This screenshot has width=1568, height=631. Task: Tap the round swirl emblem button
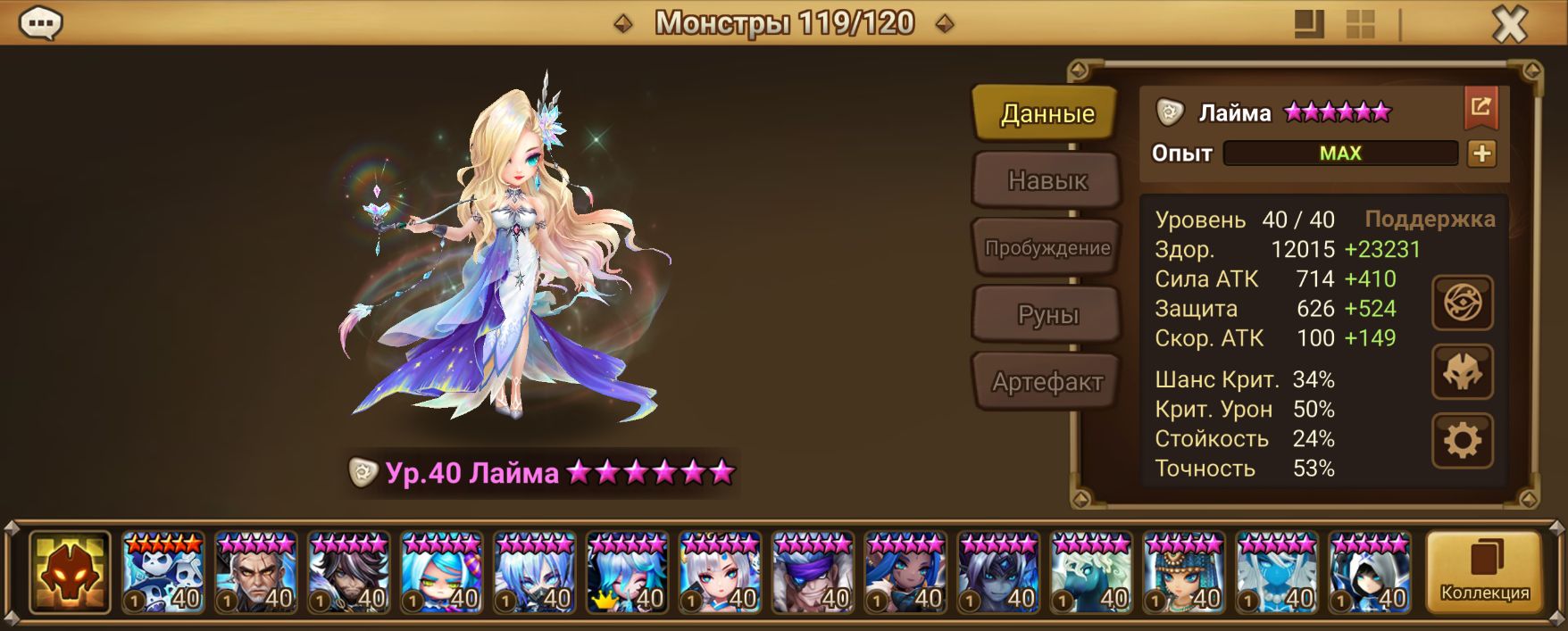1462,303
